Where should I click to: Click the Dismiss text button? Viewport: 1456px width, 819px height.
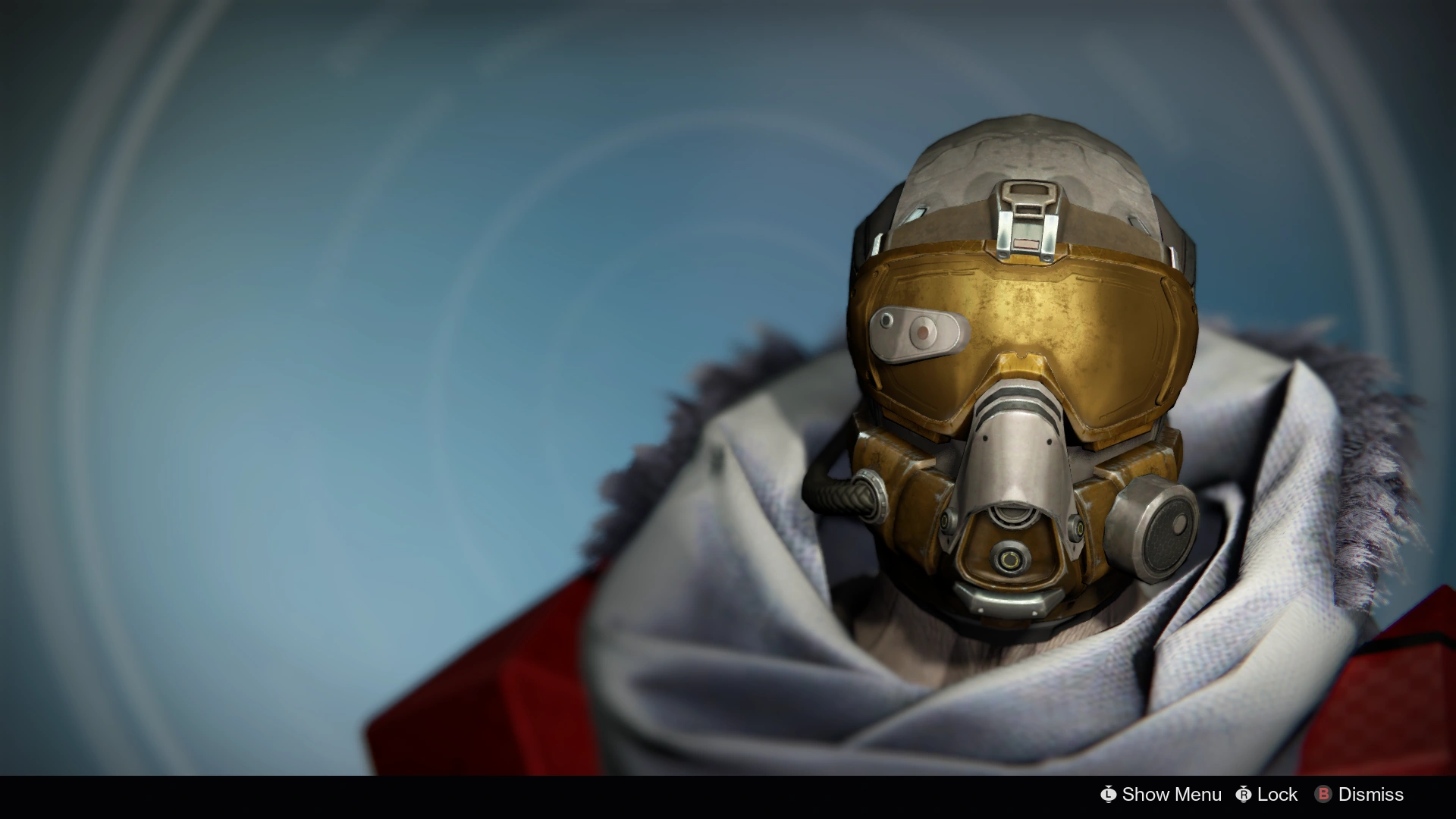pyautogui.click(x=1373, y=794)
